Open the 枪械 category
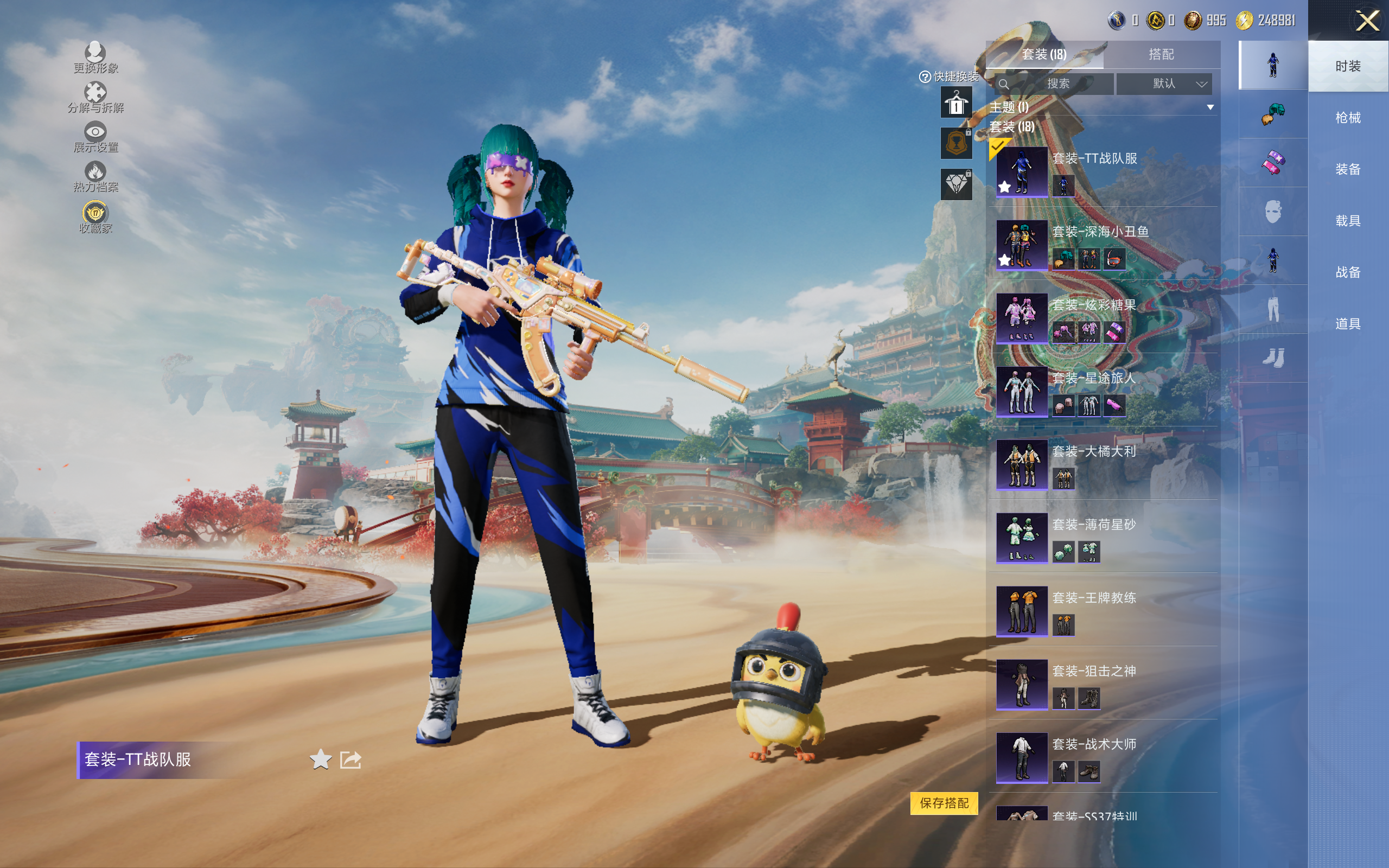The image size is (1389, 868). coord(1348,118)
